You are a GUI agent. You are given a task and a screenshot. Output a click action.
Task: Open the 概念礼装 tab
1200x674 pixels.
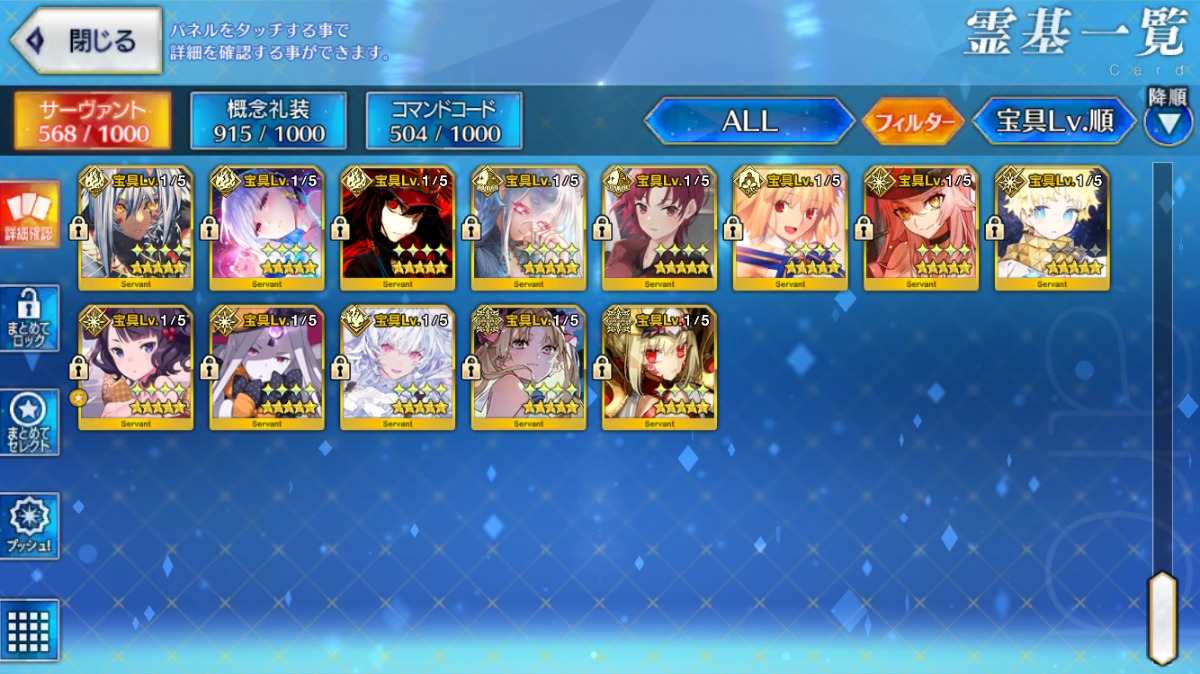[268, 121]
